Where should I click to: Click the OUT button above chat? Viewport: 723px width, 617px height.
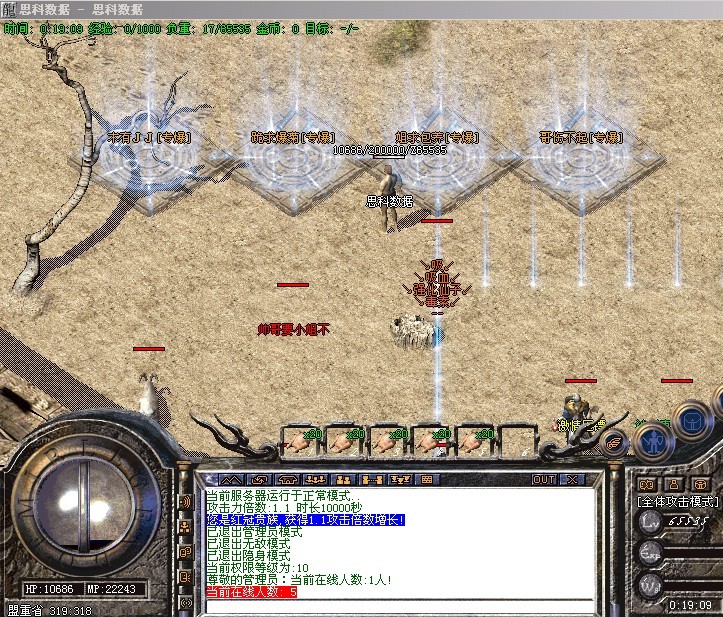tap(544, 480)
